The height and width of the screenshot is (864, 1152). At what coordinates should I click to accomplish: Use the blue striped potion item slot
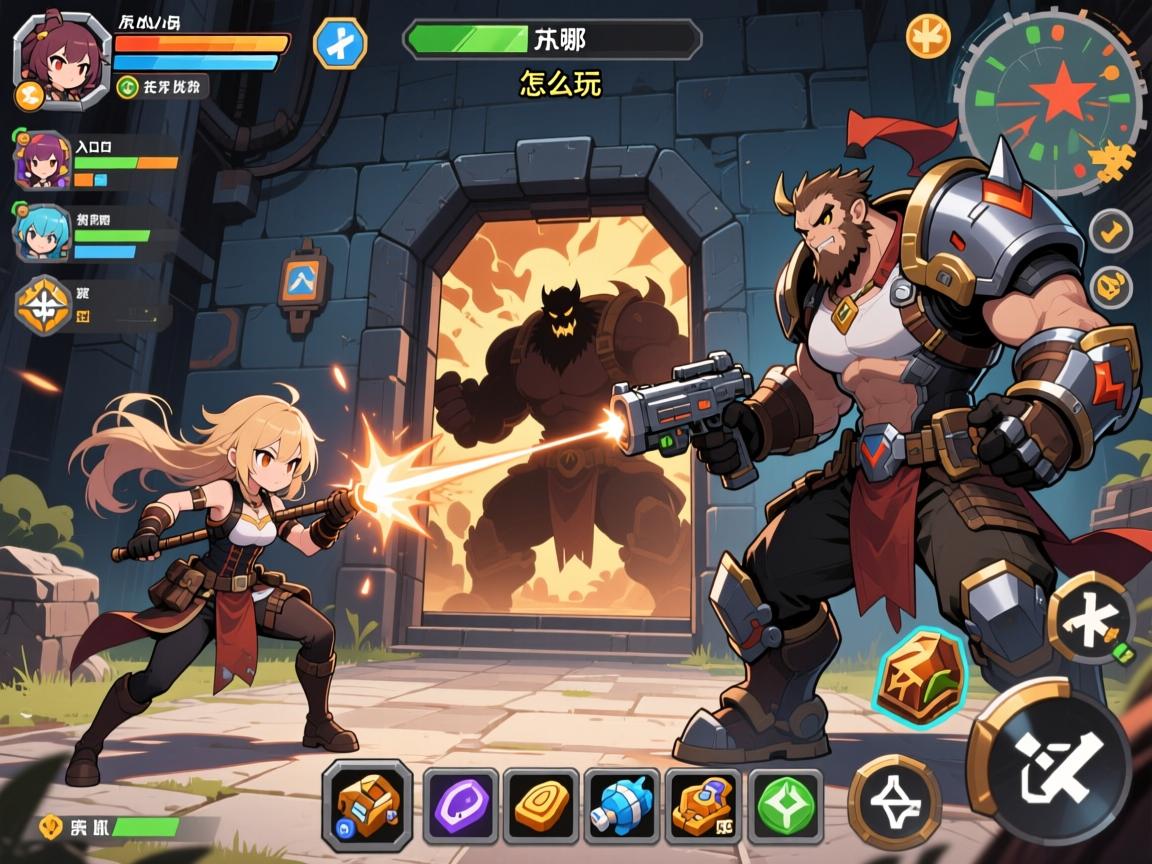click(x=622, y=805)
